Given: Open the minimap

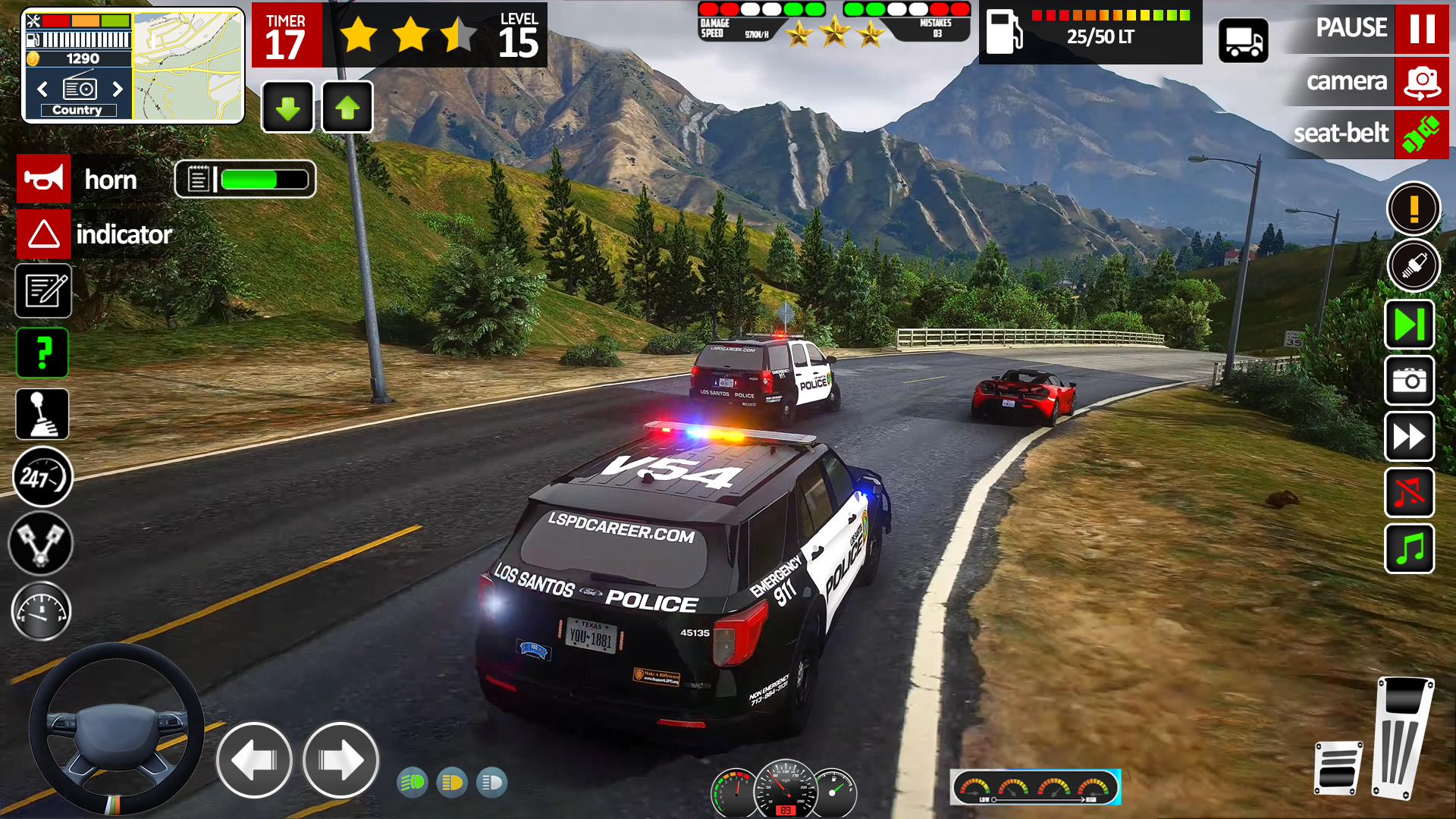Looking at the screenshot, I should [188, 66].
